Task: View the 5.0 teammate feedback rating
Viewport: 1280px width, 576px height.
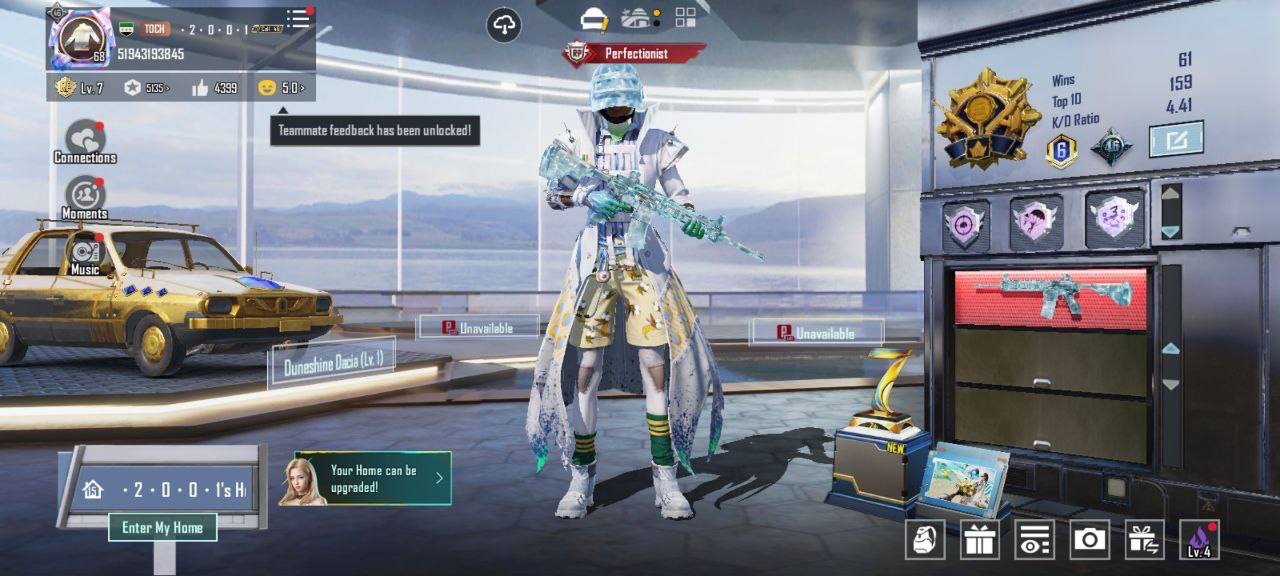Action: [x=281, y=88]
